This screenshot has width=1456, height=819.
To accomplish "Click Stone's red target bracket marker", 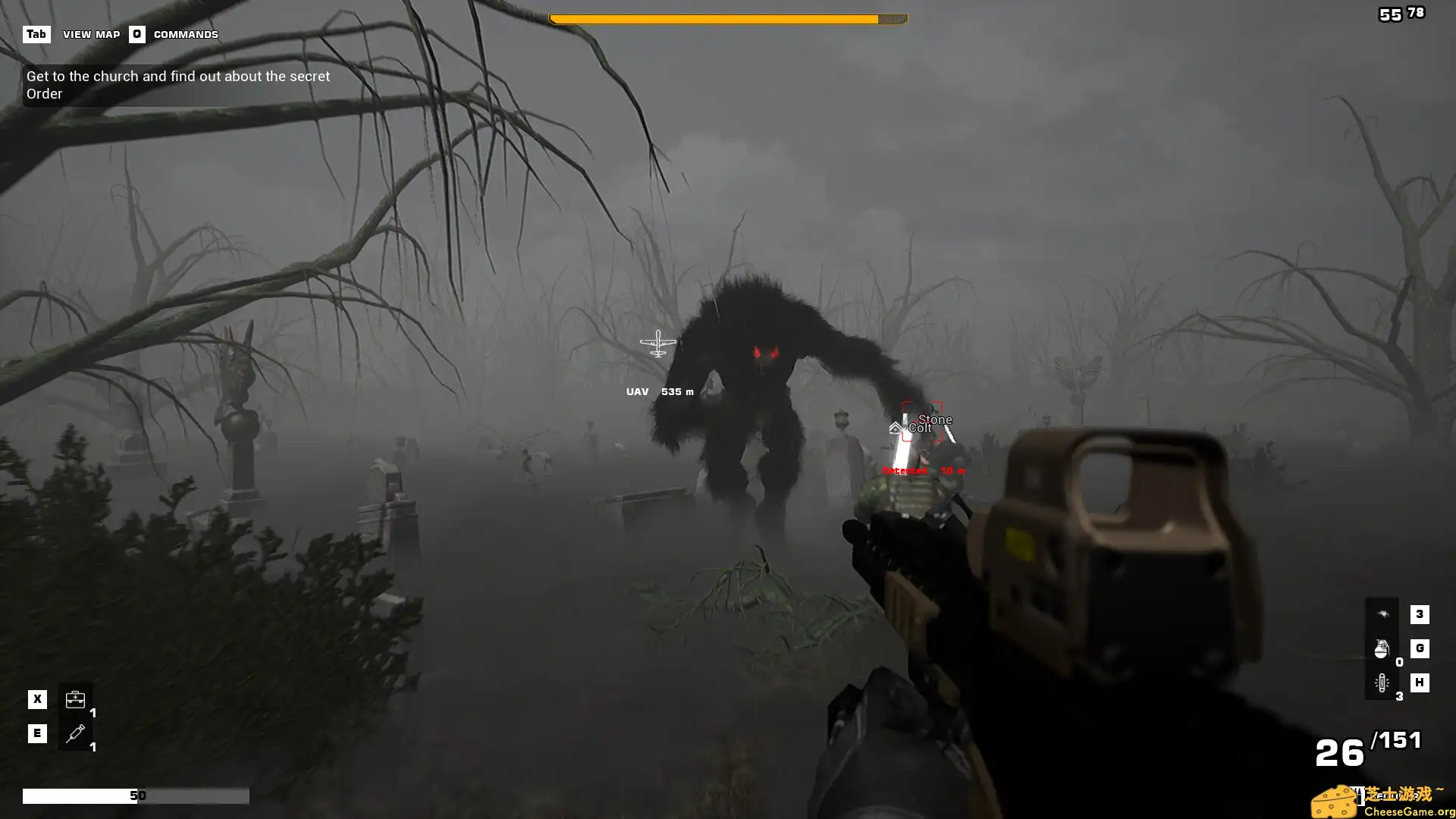I will tap(921, 419).
